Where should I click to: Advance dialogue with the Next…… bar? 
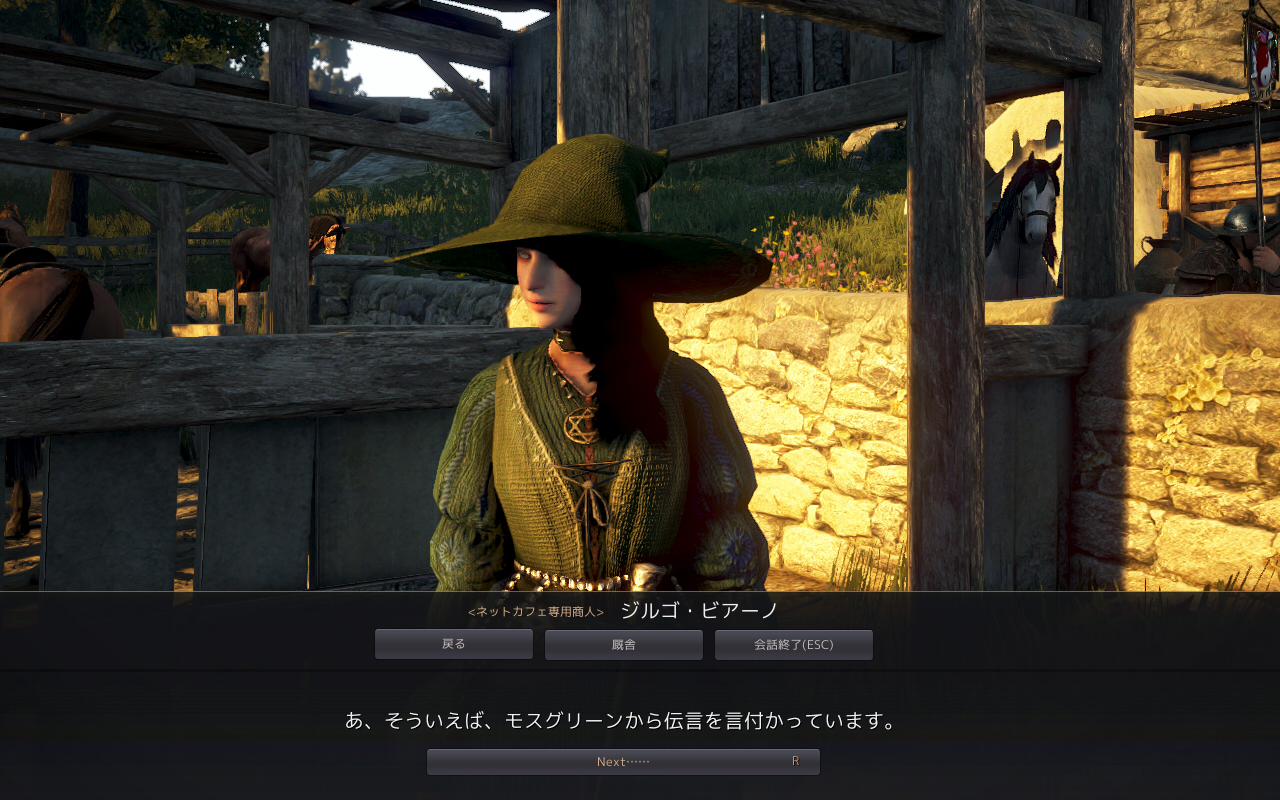tap(623, 761)
